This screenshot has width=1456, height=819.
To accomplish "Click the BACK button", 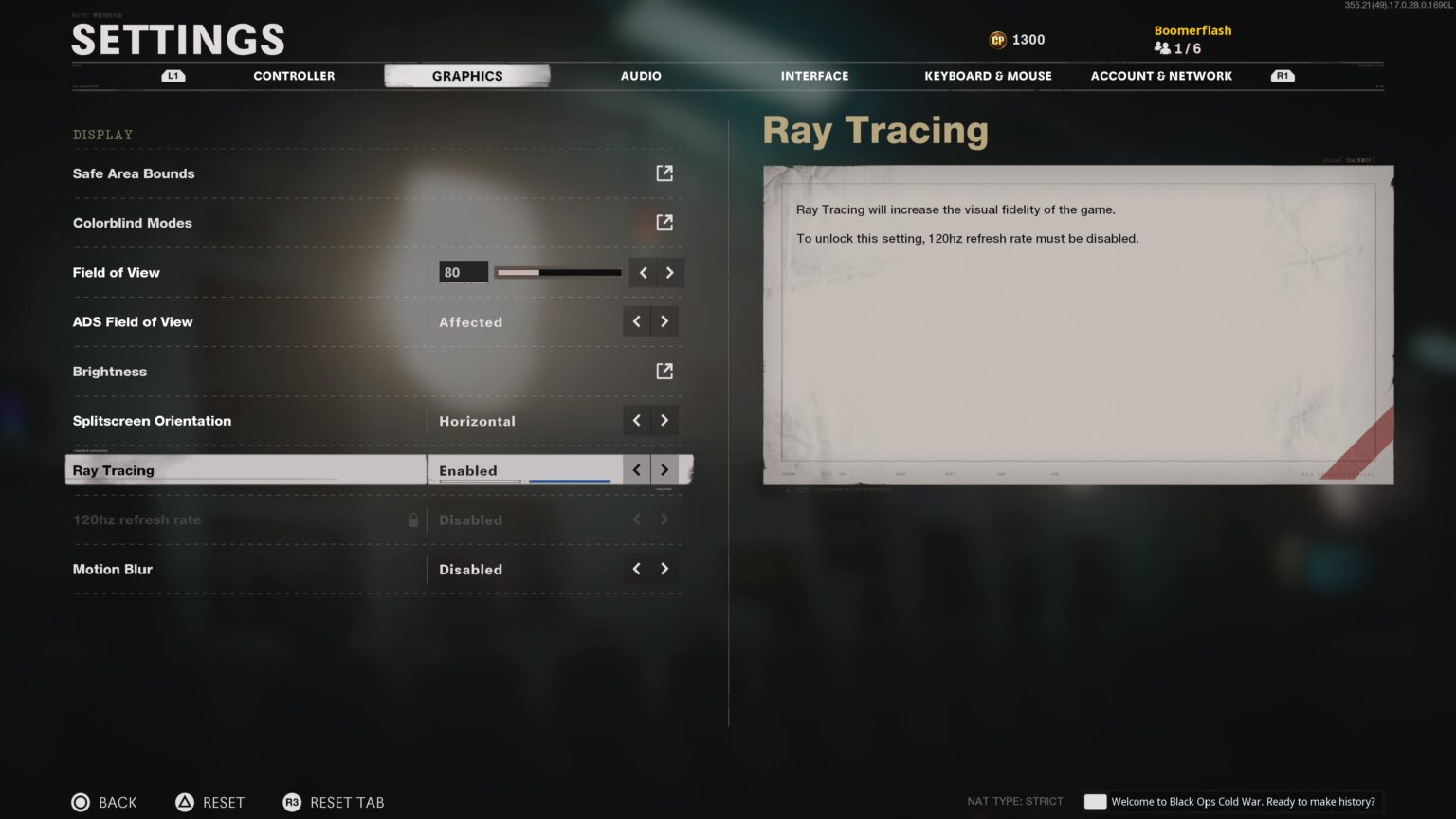I will click(x=104, y=802).
